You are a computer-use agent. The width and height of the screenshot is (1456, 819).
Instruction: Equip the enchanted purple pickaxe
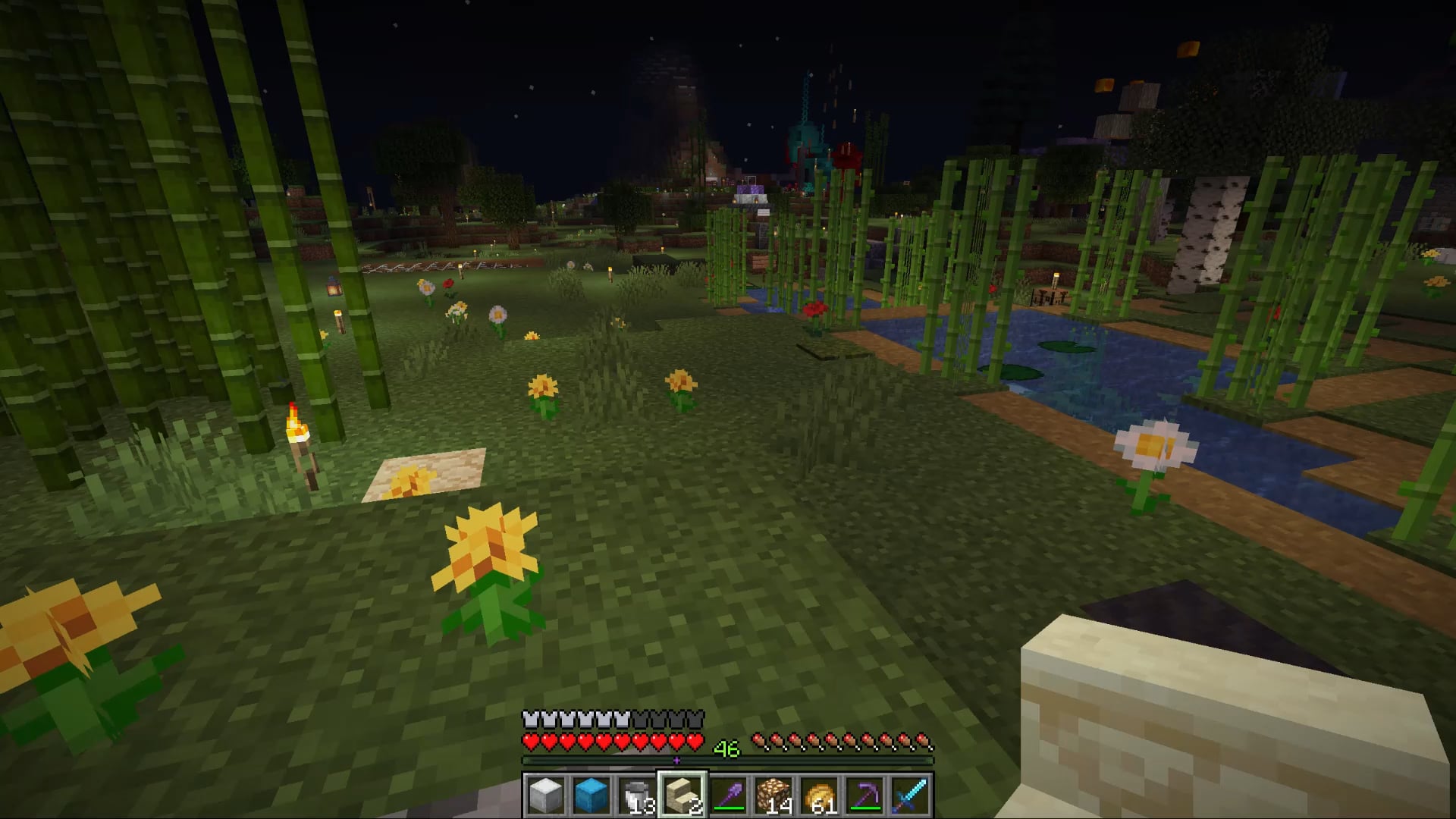tap(864, 795)
